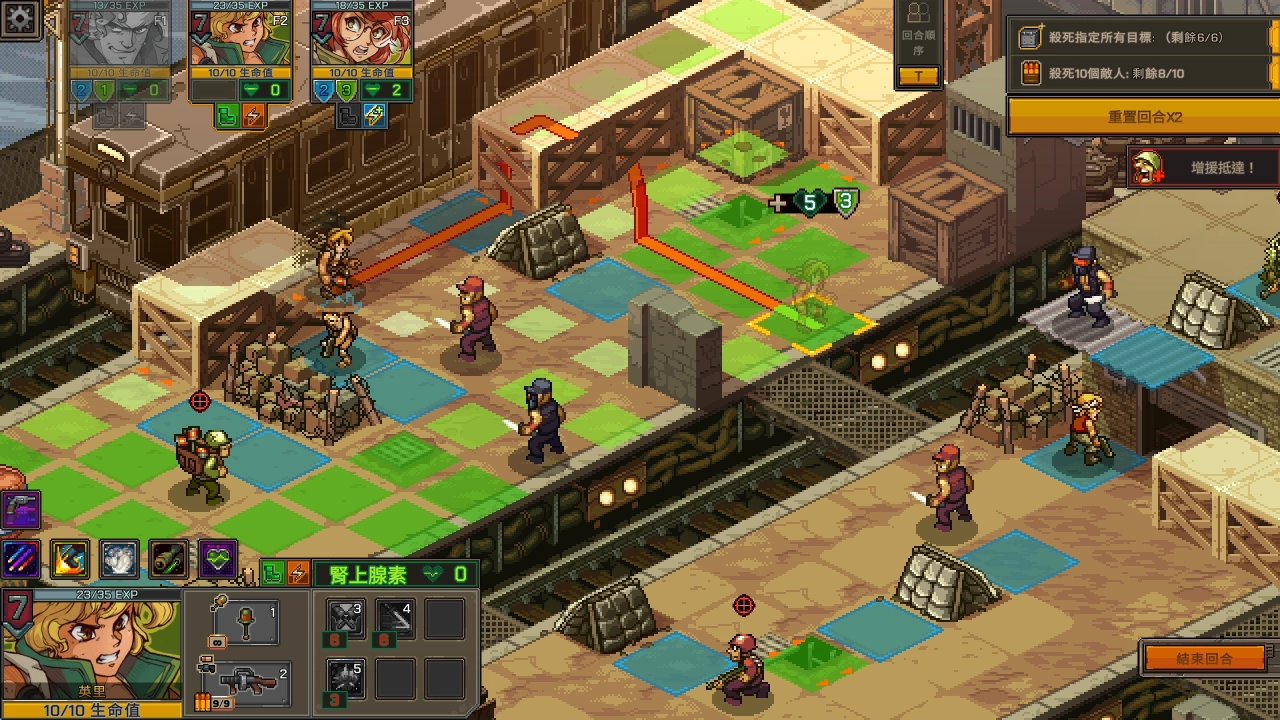Viewport: 1280px width, 720px height.
Task: Activate the green heartbeat adrenaline ability
Action: 218,560
